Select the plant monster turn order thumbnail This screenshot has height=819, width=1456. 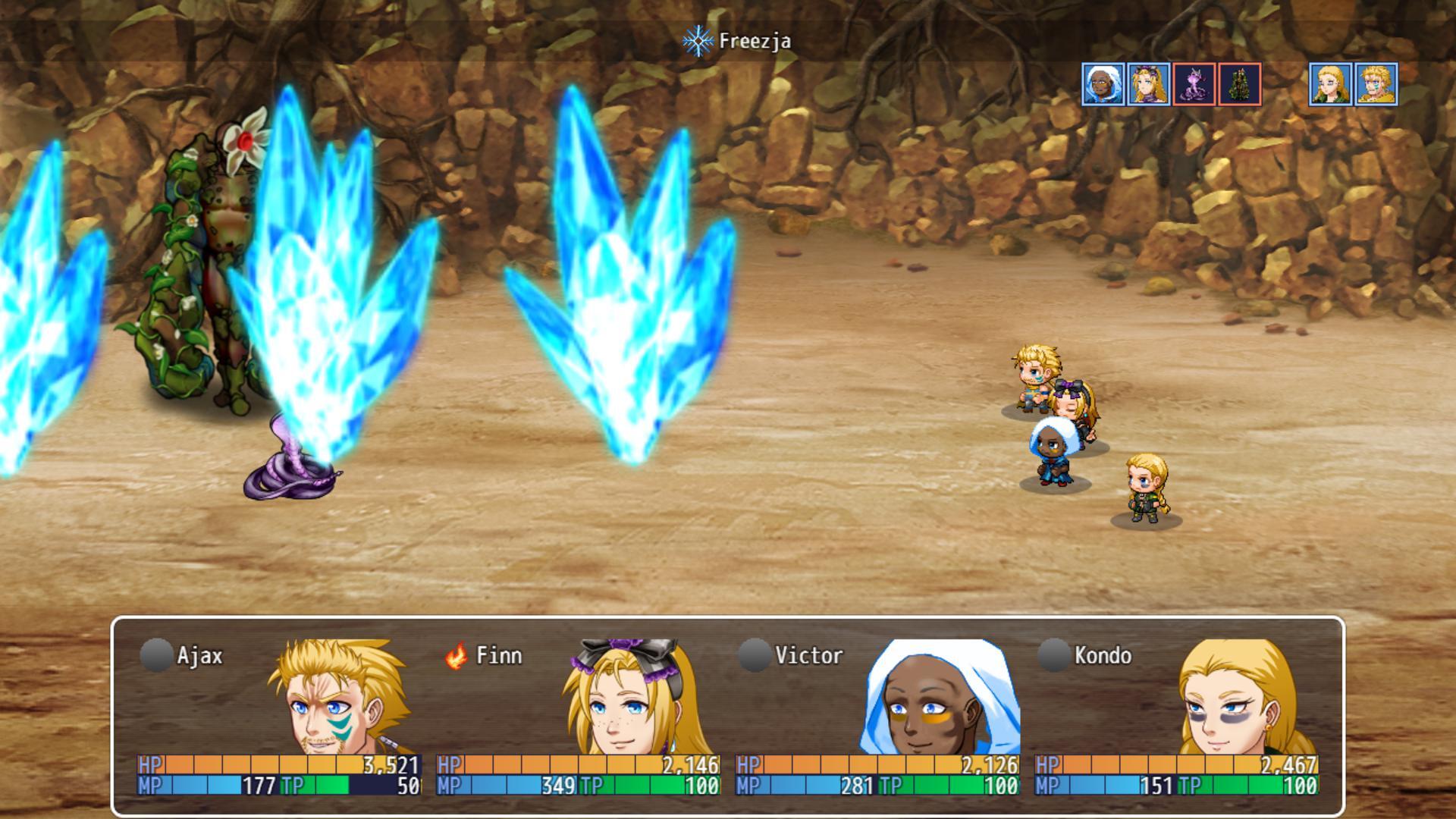pos(1239,84)
